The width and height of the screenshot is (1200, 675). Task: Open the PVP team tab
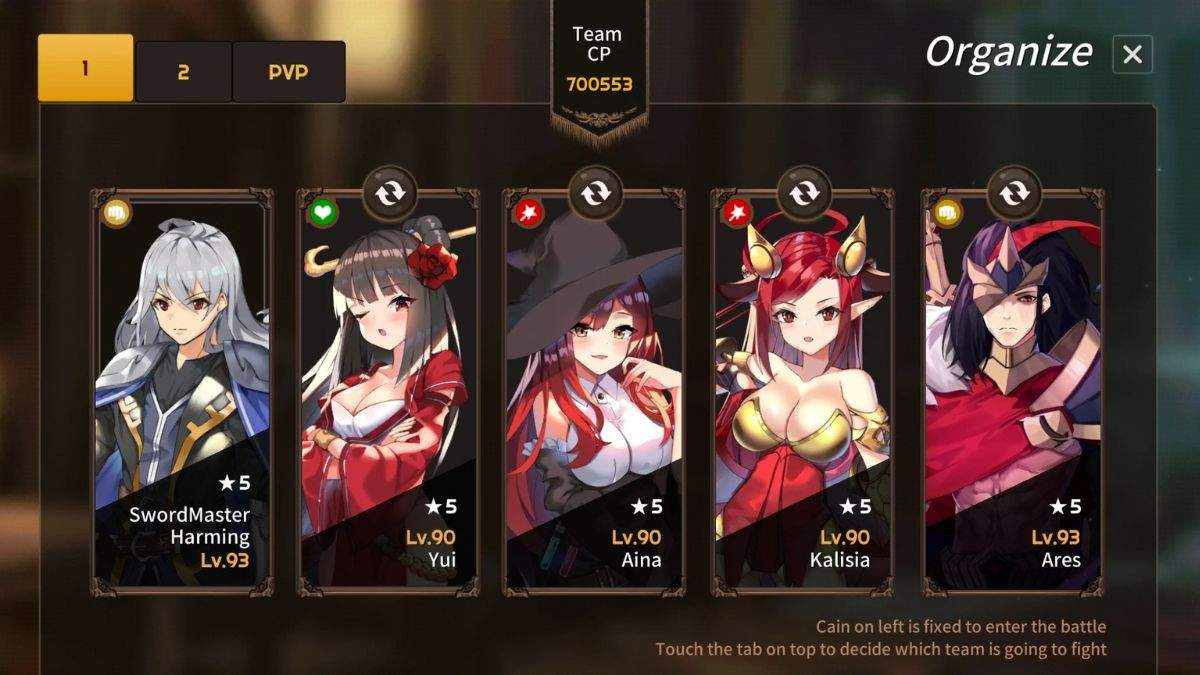coord(288,71)
